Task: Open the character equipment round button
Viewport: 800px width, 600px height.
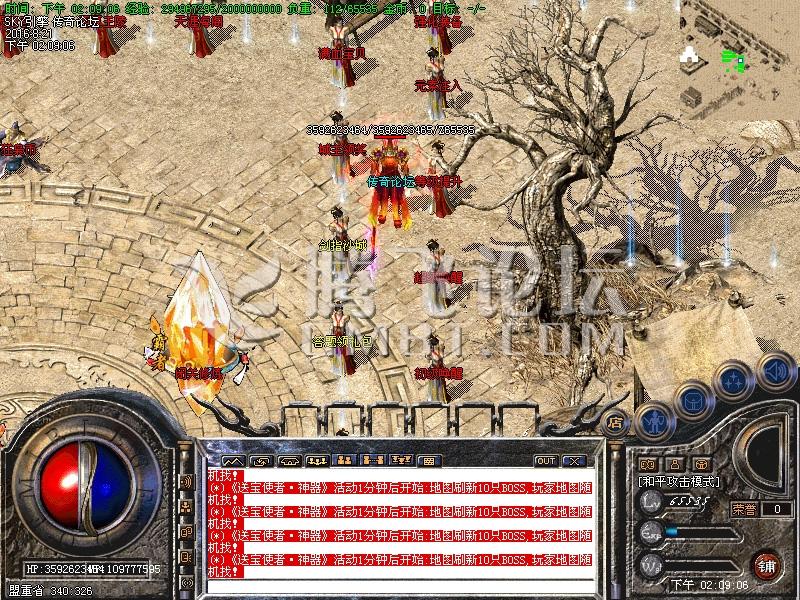Action: coord(652,420)
